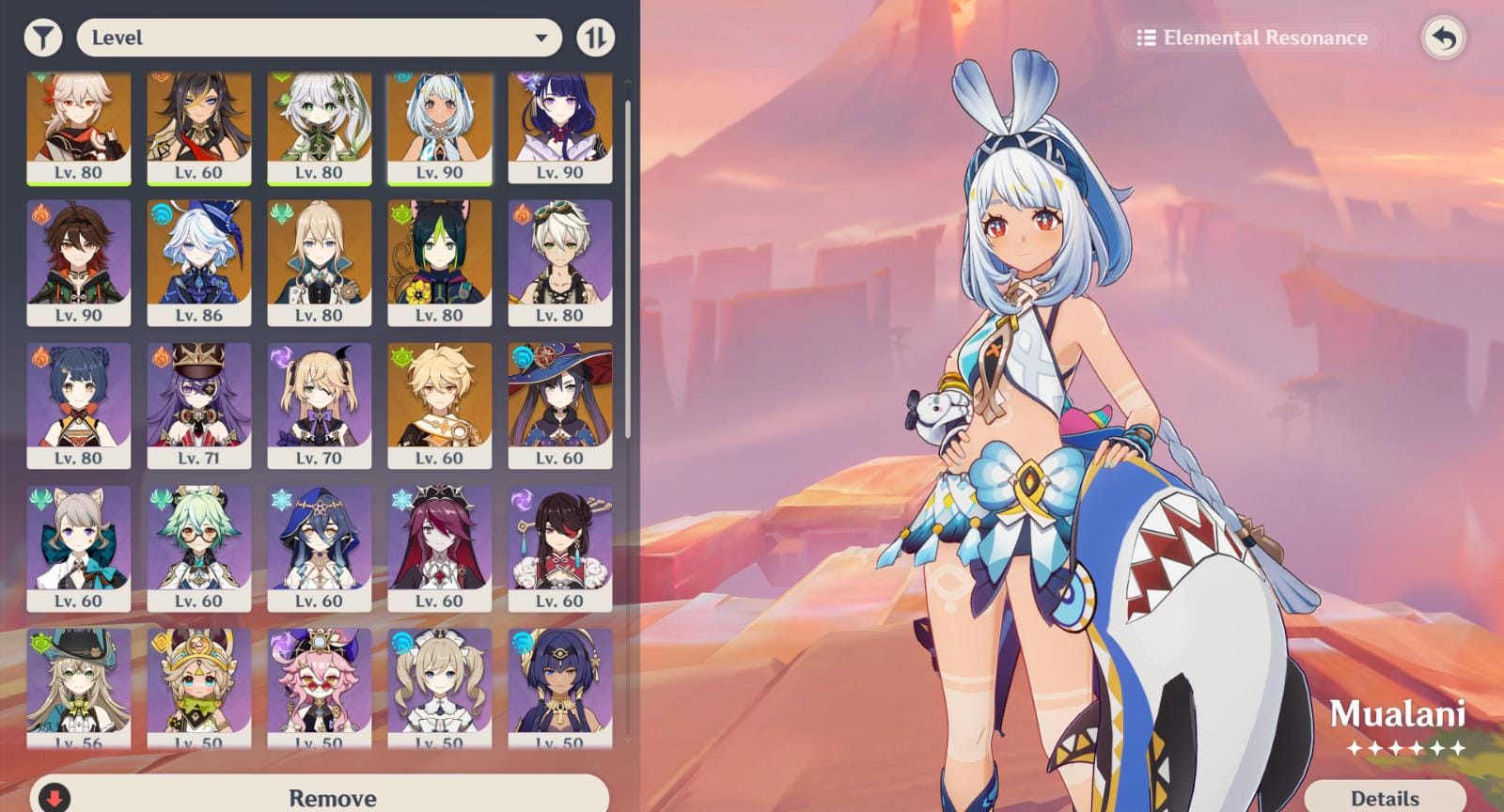This screenshot has height=812, width=1504.
Task: Select Kazuha's Lv. 80 portrait
Action: (x=79, y=125)
